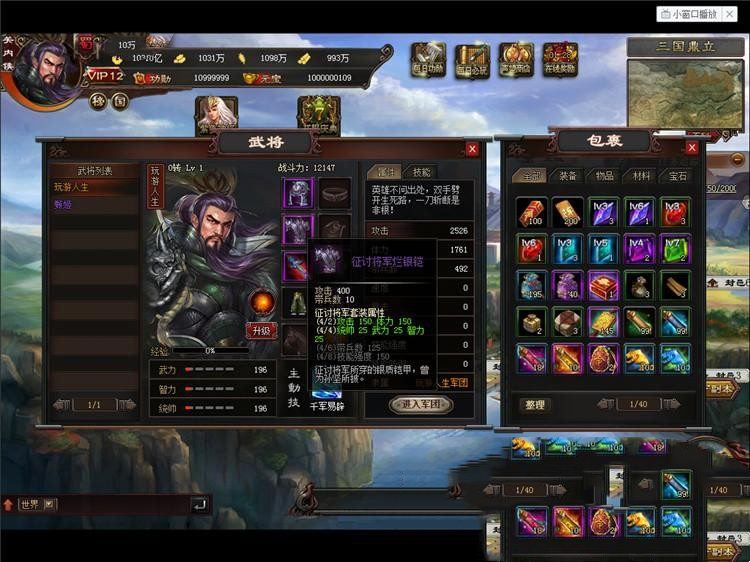Click the 小窗口播放 small window button
Image resolution: width=750 pixels, height=562 pixels.
pyautogui.click(x=698, y=14)
